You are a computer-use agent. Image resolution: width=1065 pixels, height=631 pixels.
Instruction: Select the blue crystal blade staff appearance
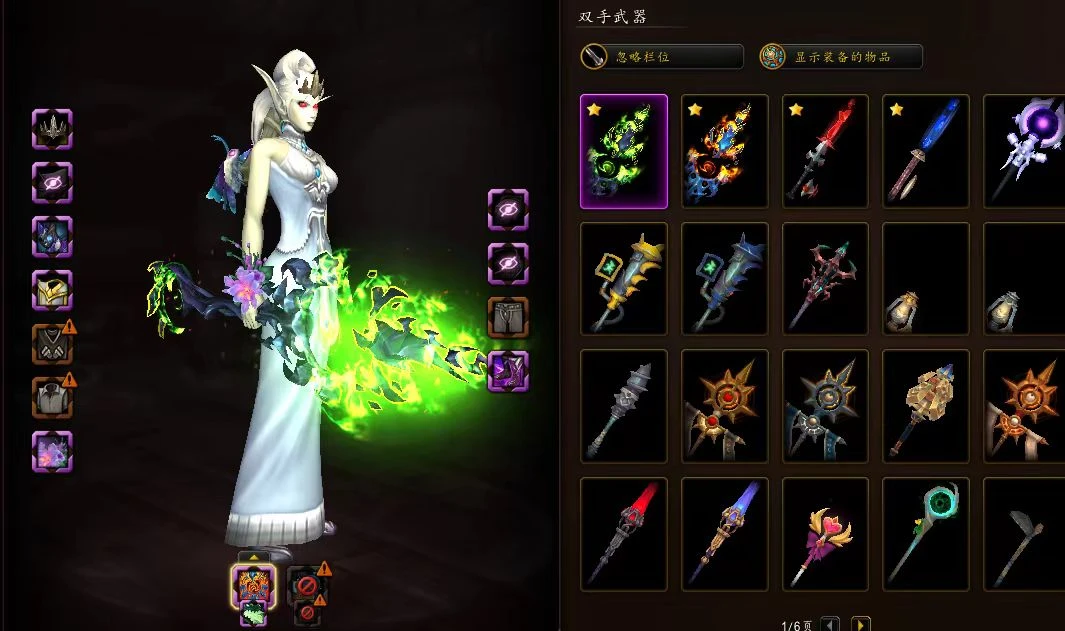[926, 151]
